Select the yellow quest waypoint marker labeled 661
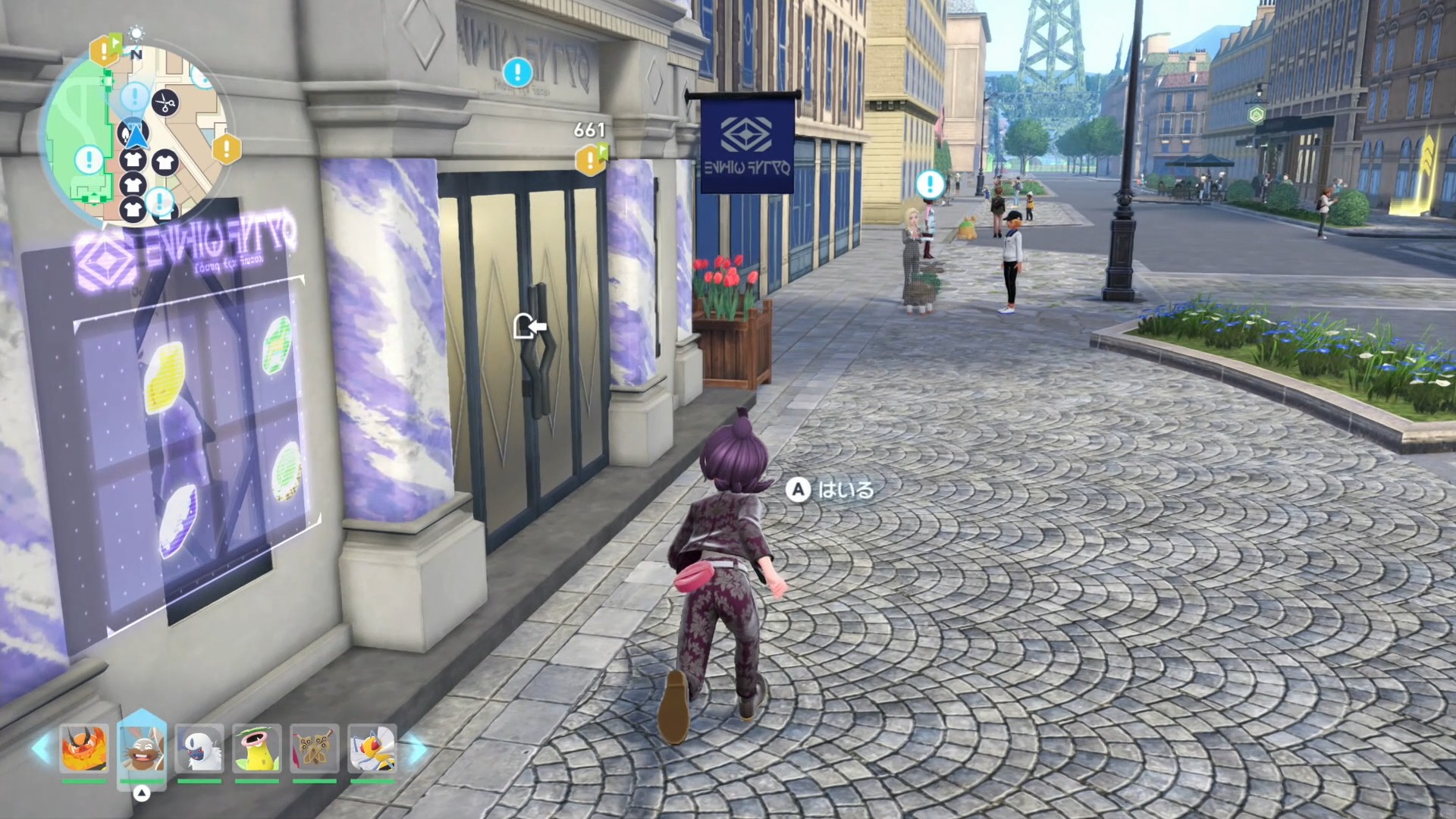Screen dimensions: 1456x819 pos(591,159)
